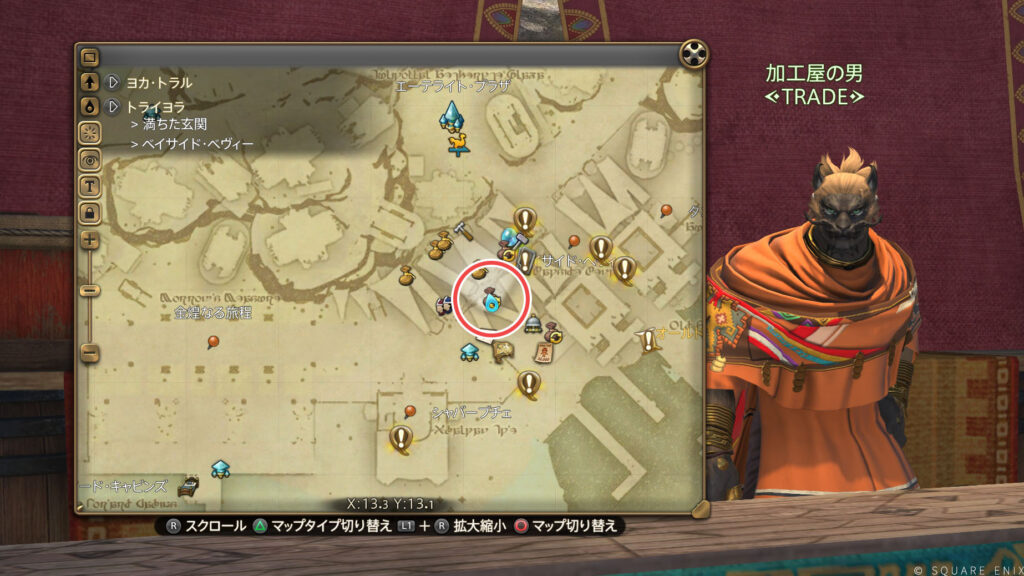Choose the ベイサイド・ベヴィー sub-area
Screen dimensions: 1024x576
pos(191,144)
